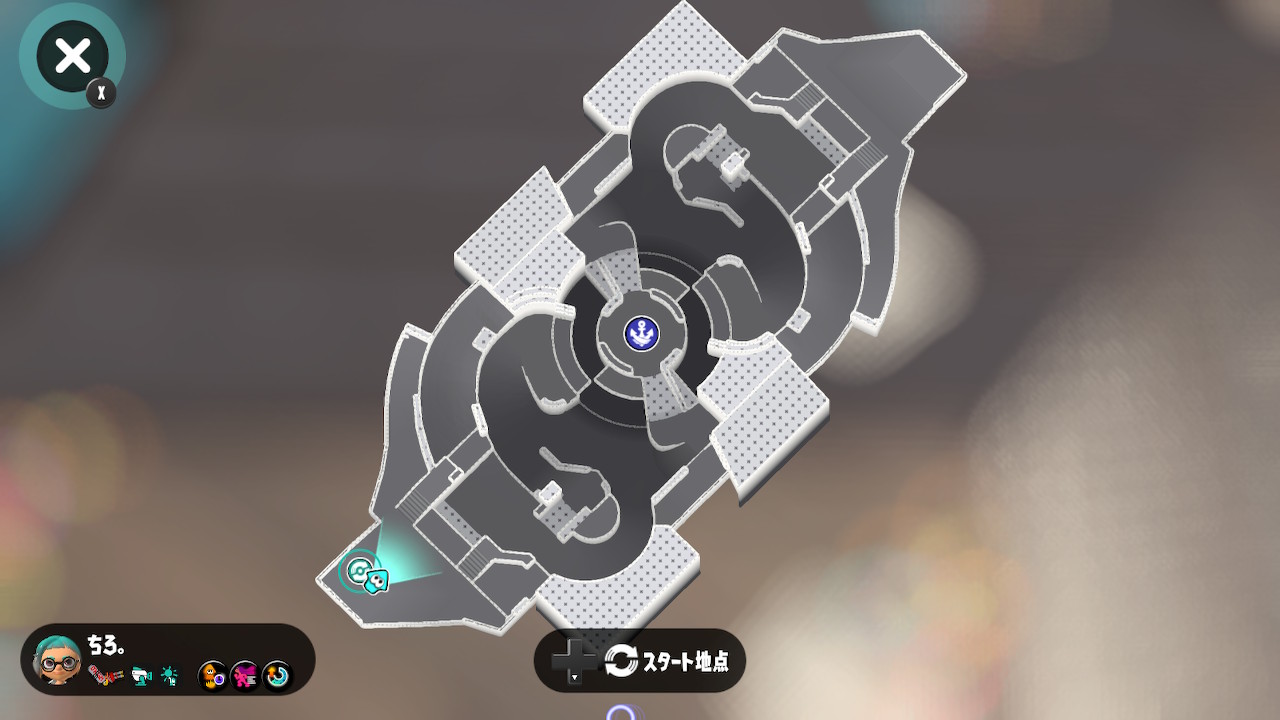Select the spawn point marker on the map
This screenshot has width=1280, height=720.
(357, 572)
